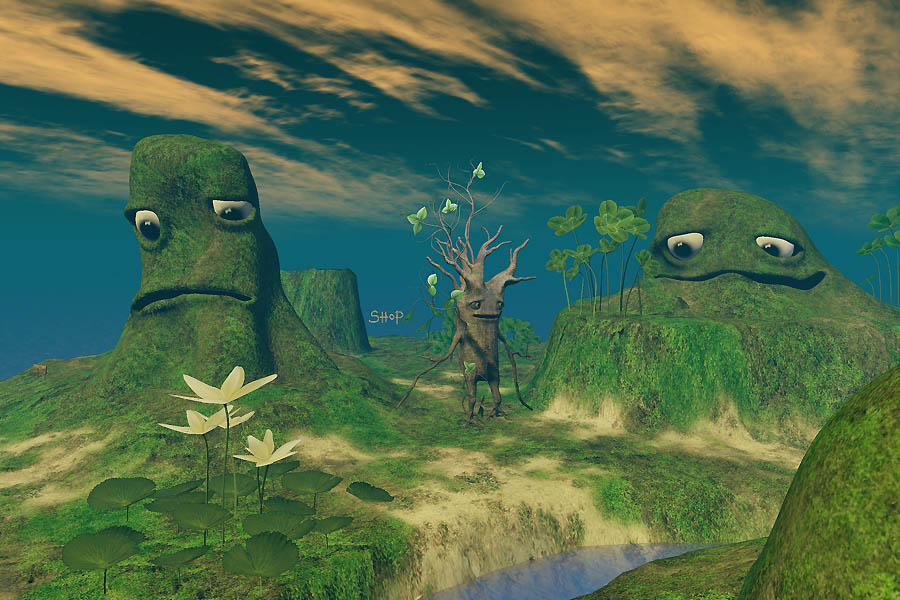
Task: Open the Shop text link
Action: [386, 317]
